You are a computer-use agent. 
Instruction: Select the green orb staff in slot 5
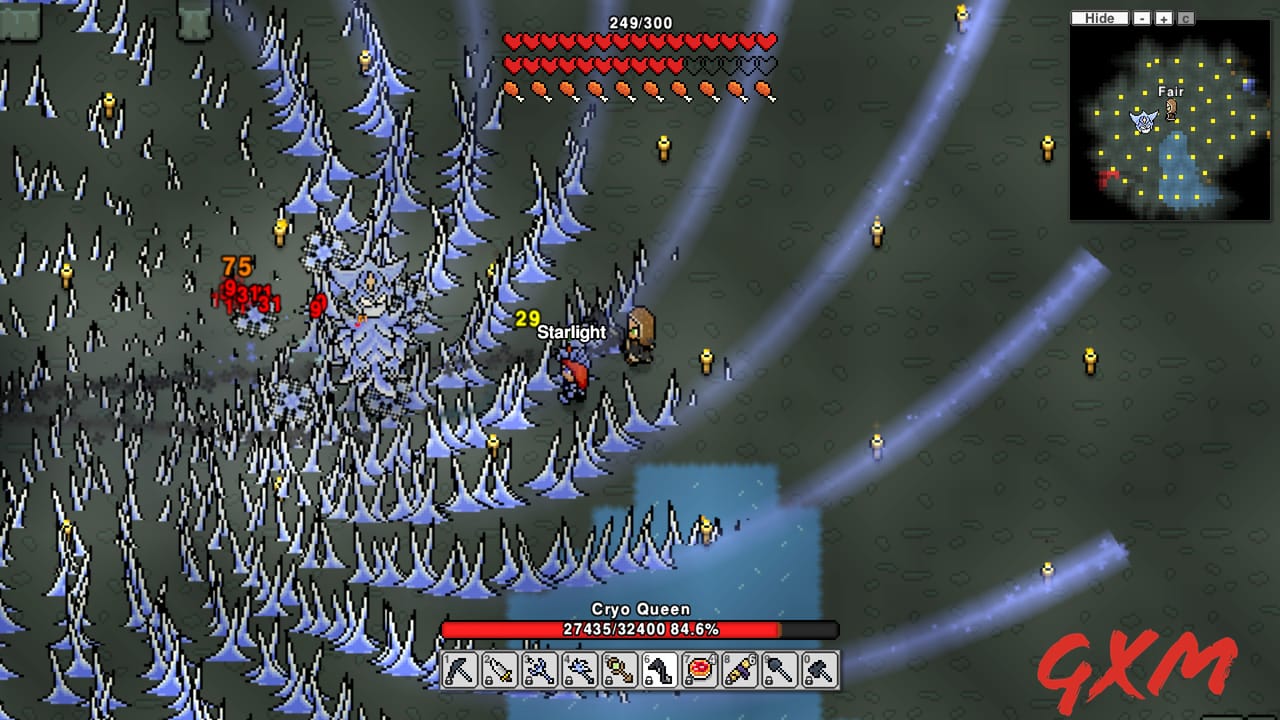point(619,670)
